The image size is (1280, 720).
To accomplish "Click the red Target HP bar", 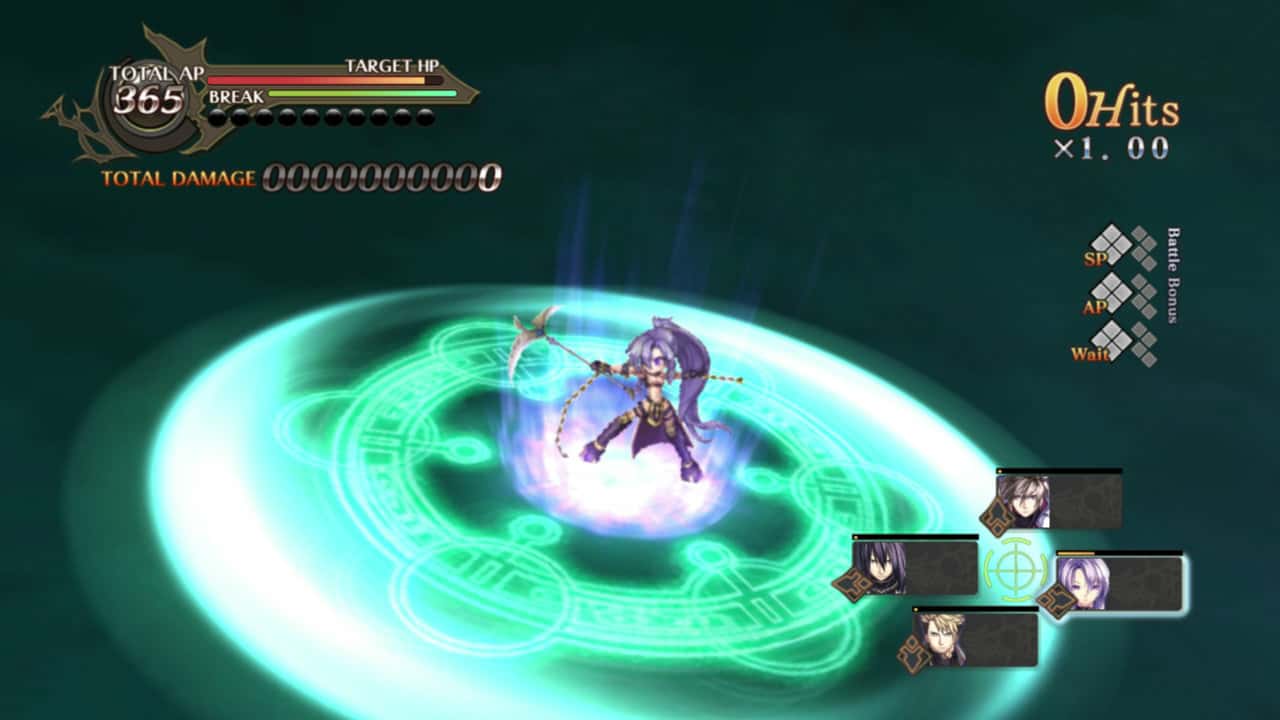I will (x=300, y=78).
